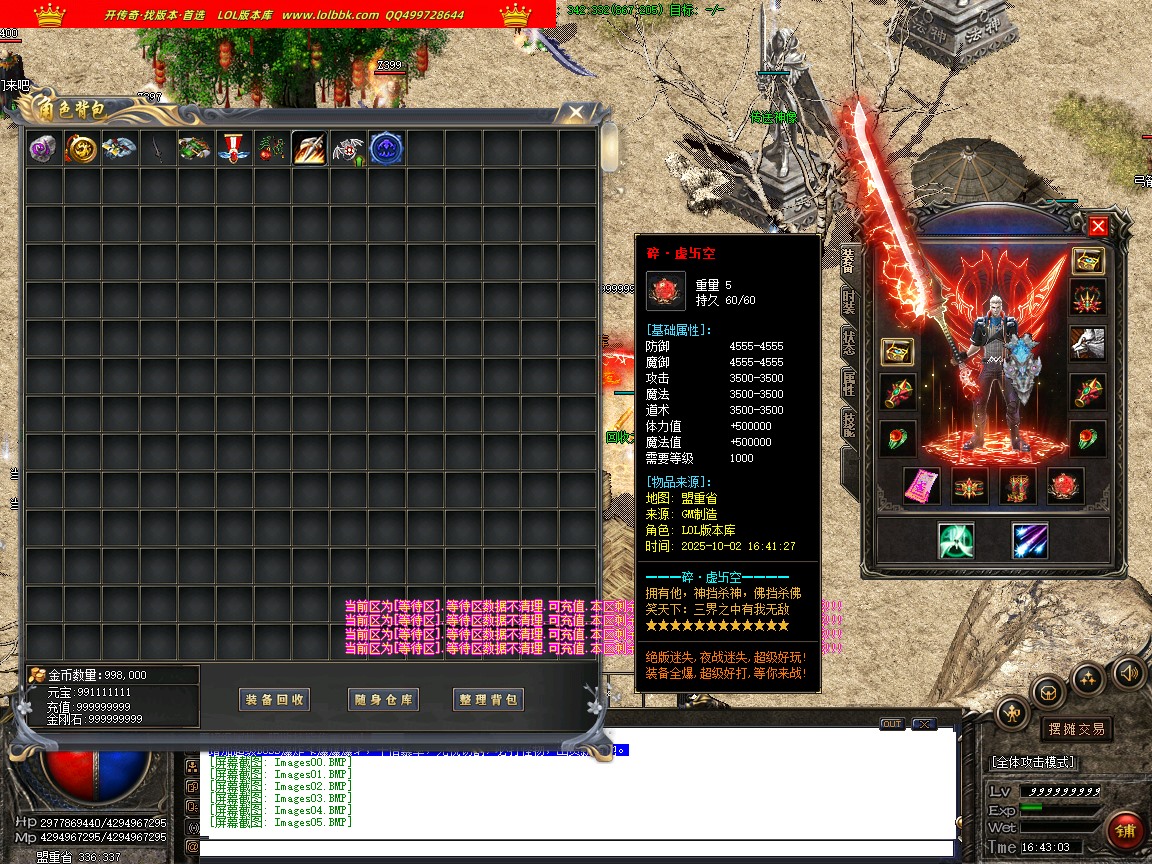
Task: Select the flaming sword skill book item
Action: point(309,149)
